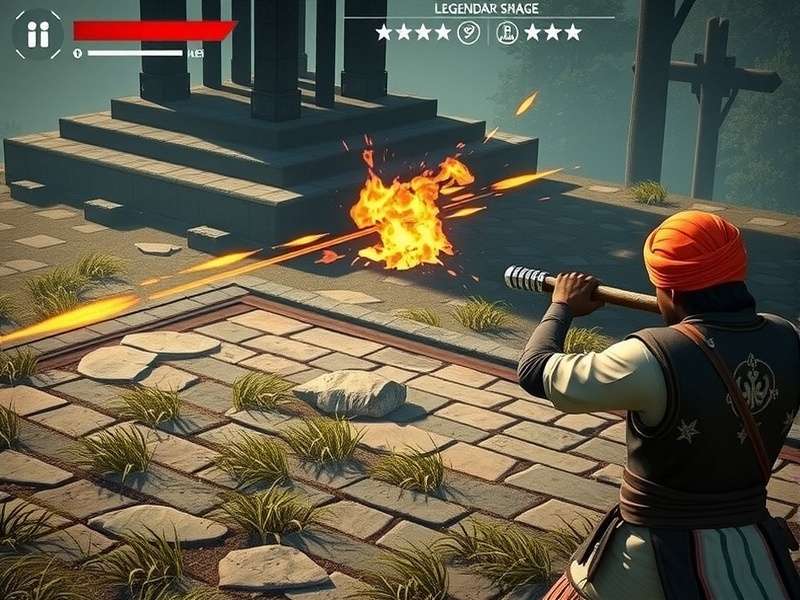Select the circled heart icon beside the stars

tap(468, 32)
